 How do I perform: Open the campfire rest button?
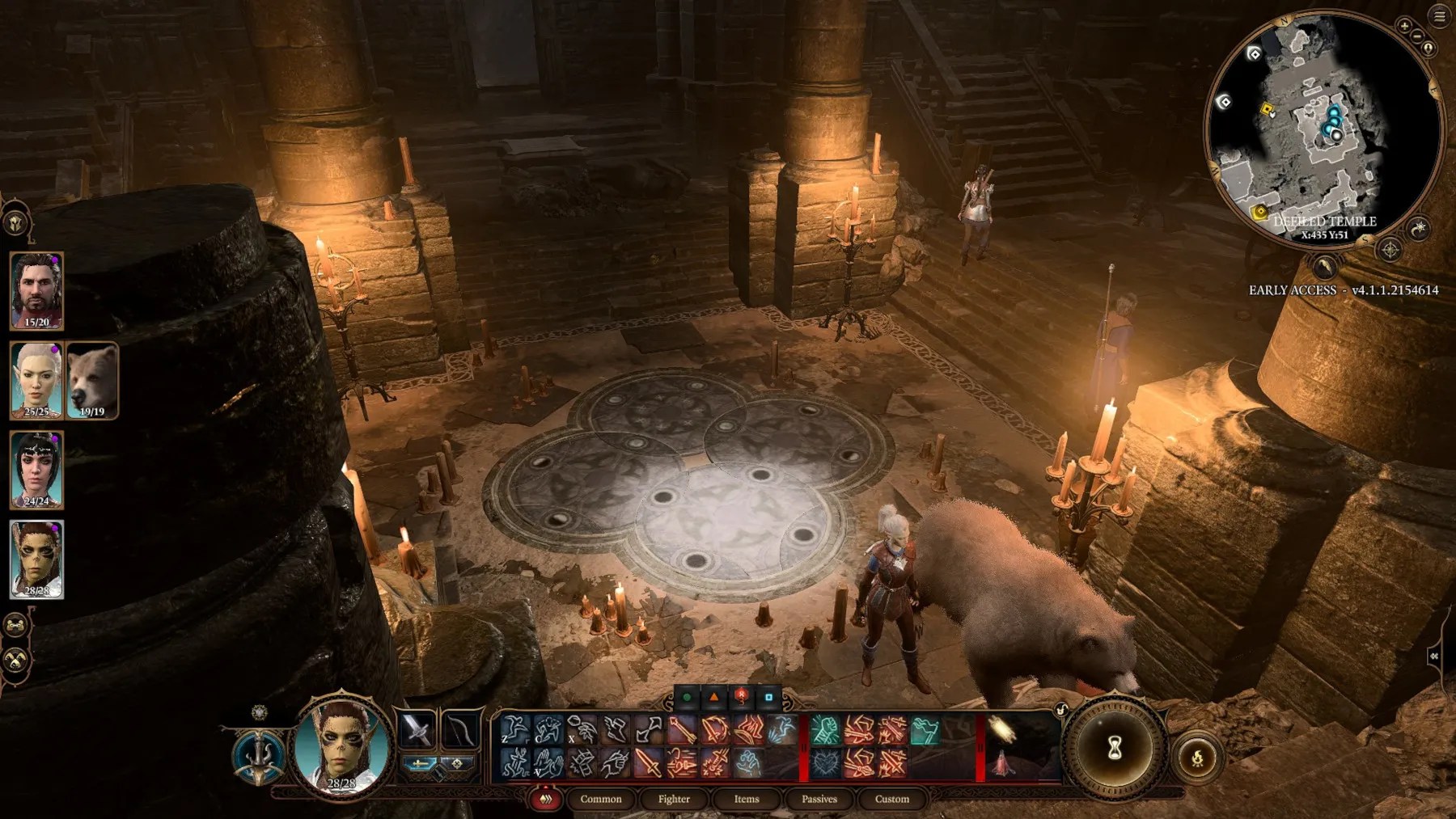[1197, 758]
